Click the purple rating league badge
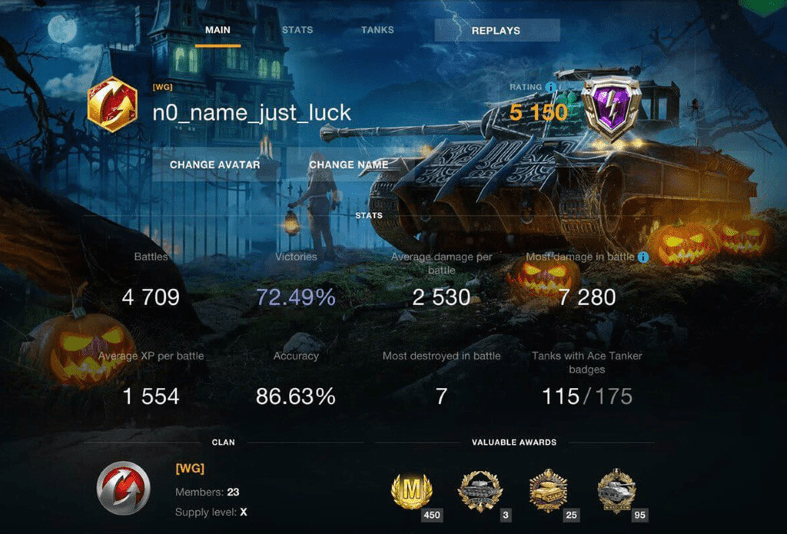 [609, 108]
